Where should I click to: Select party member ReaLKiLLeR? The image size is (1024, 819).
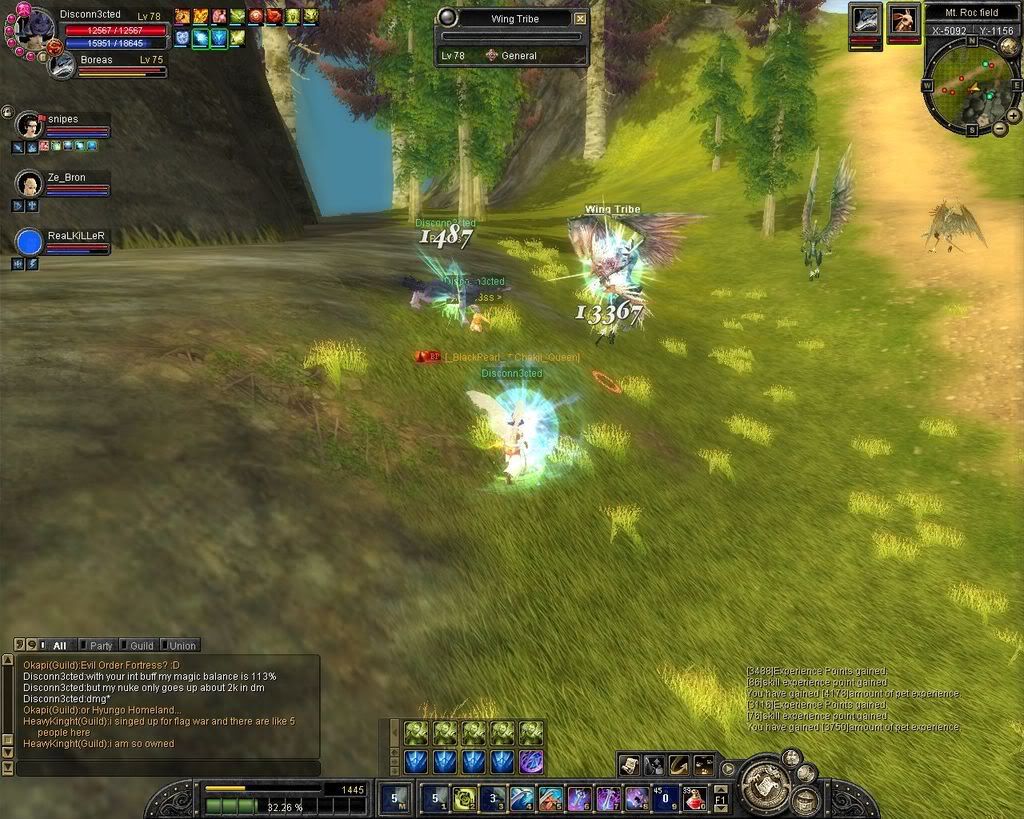30,243
